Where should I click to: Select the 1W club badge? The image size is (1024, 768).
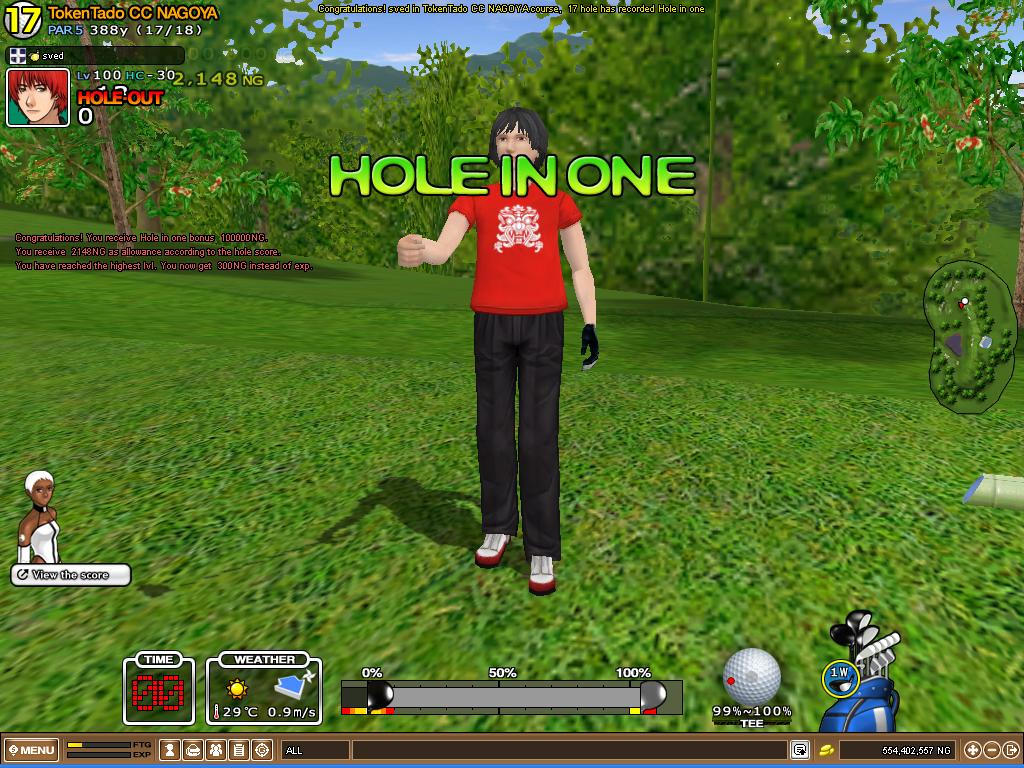[x=839, y=676]
